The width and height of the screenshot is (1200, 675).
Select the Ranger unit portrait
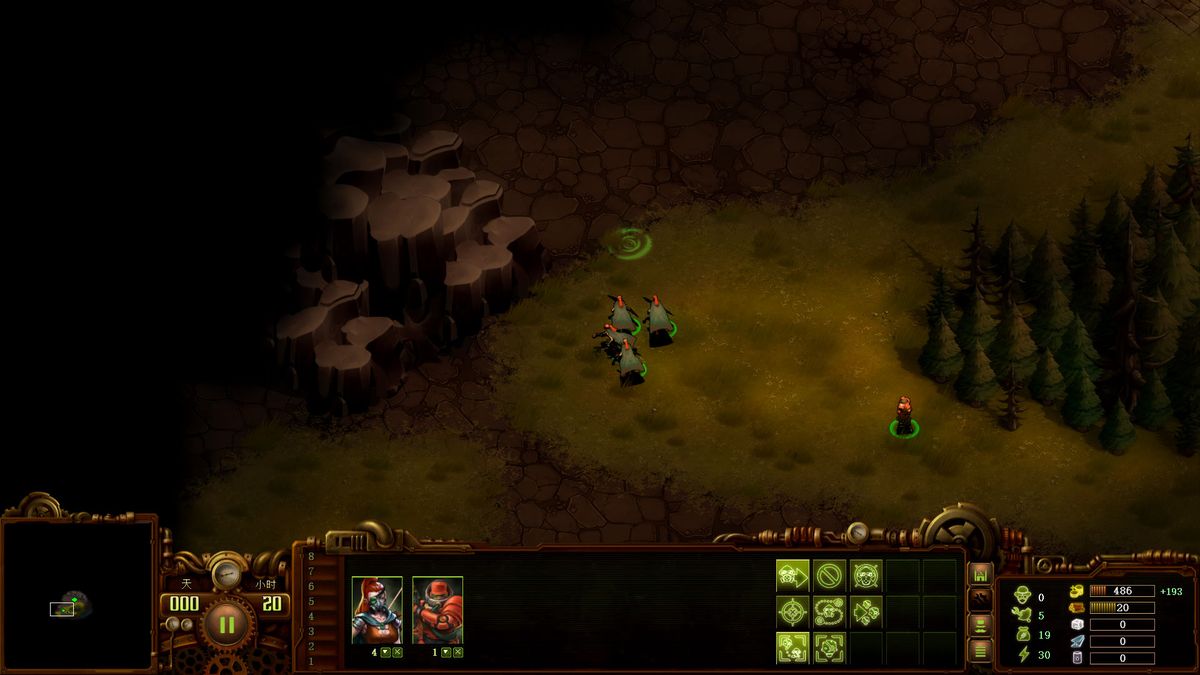point(377,609)
